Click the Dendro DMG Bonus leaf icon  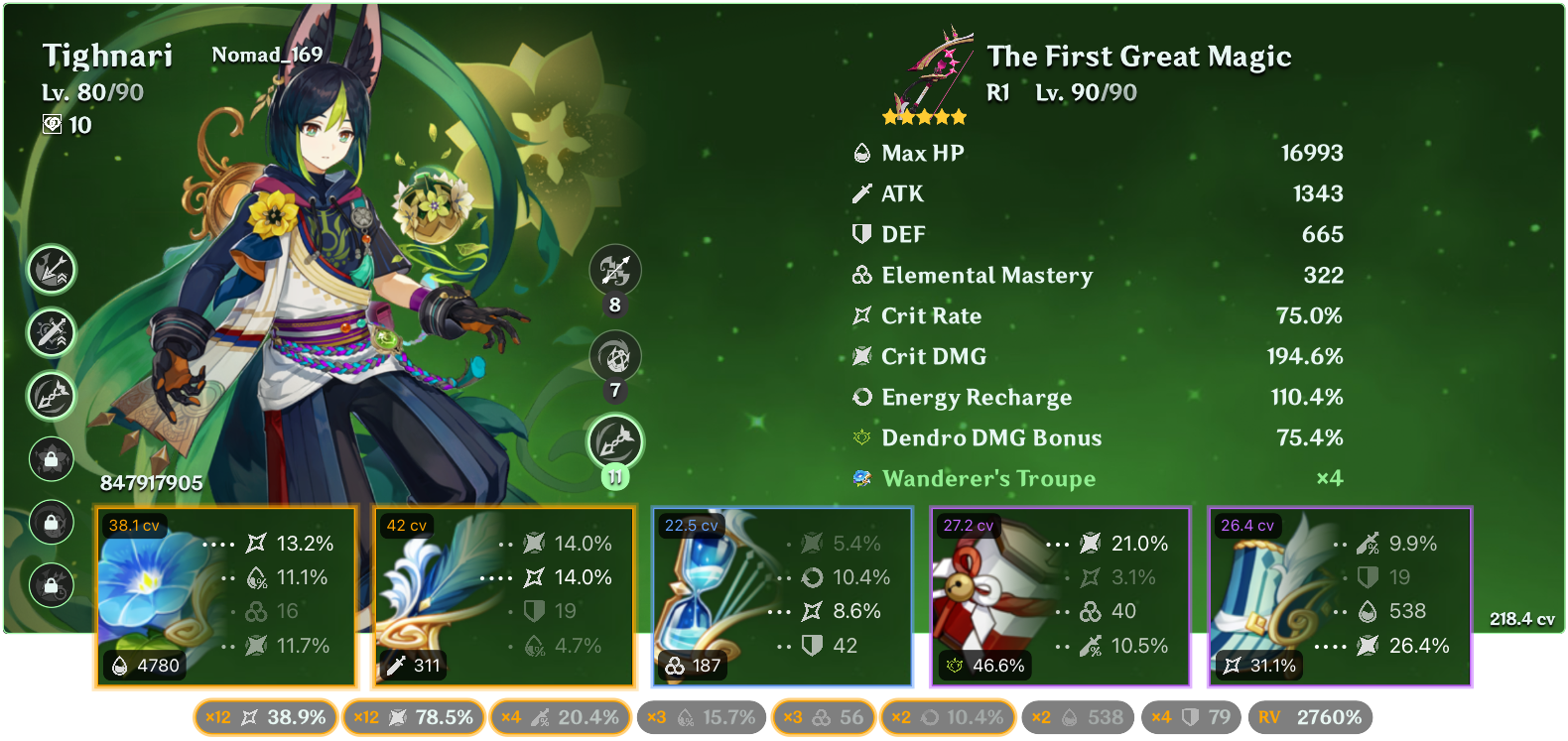tap(860, 437)
